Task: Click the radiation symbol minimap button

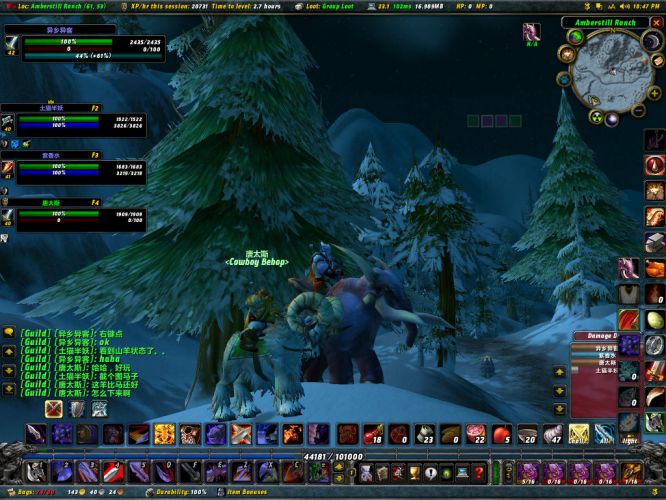Action: (594, 116)
